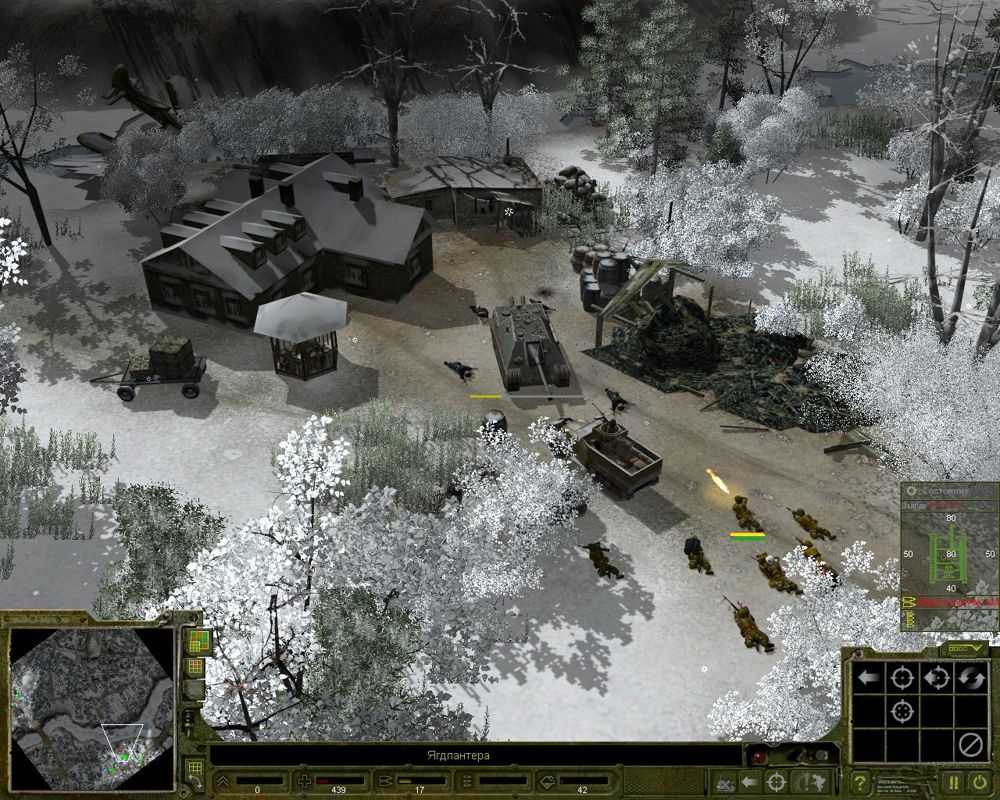
Task: Open the power exit menu button
Action: click(x=979, y=782)
